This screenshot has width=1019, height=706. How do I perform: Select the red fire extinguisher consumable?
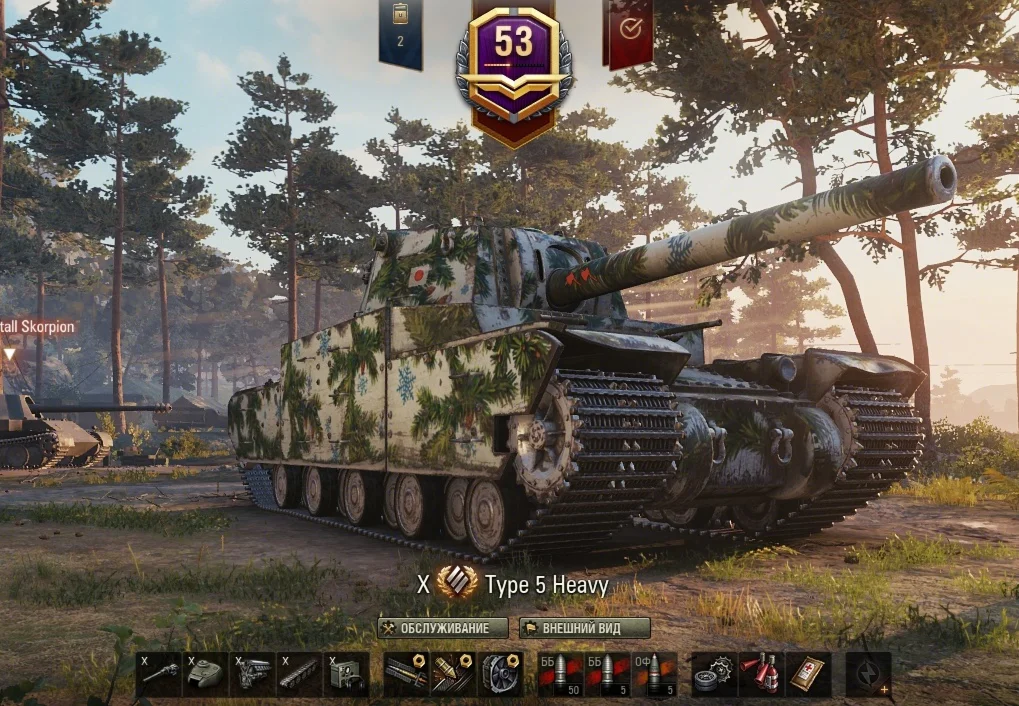[x=761, y=674]
